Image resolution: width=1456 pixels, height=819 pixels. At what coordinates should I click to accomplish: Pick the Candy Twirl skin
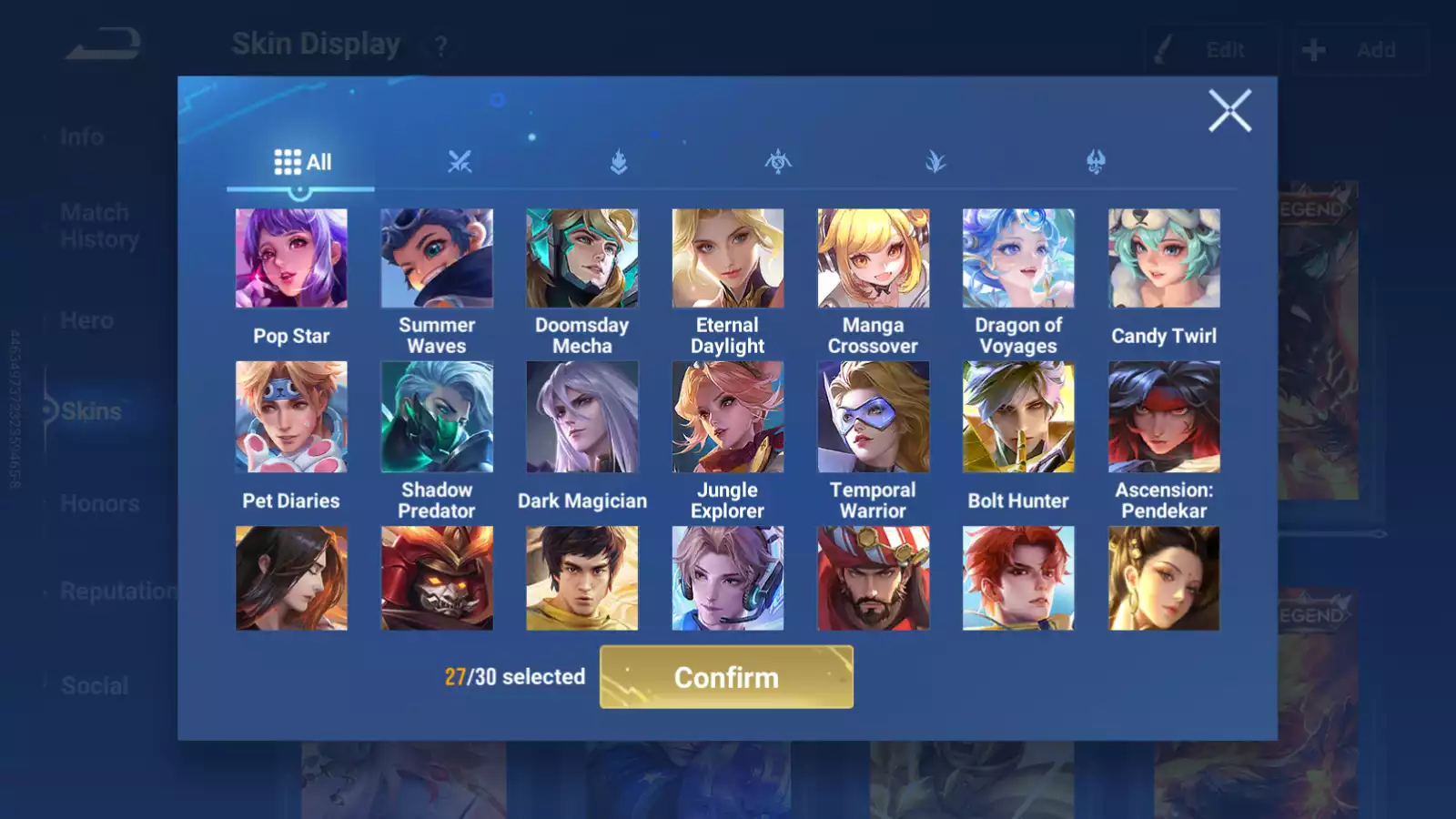coord(1164,258)
